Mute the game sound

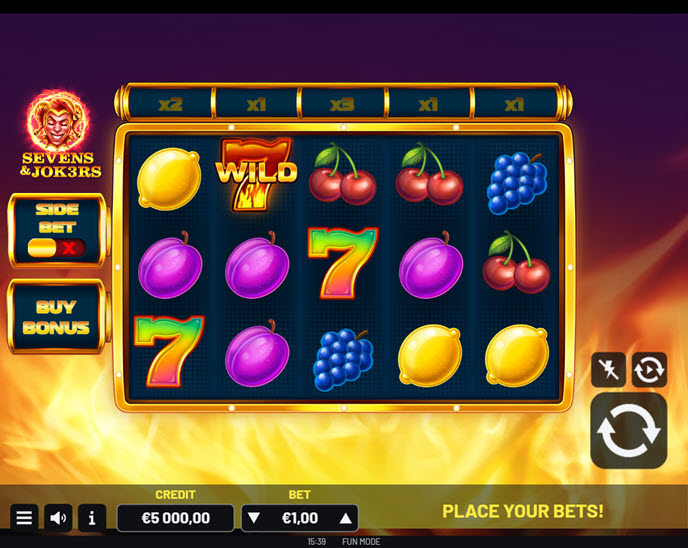pyautogui.click(x=58, y=518)
